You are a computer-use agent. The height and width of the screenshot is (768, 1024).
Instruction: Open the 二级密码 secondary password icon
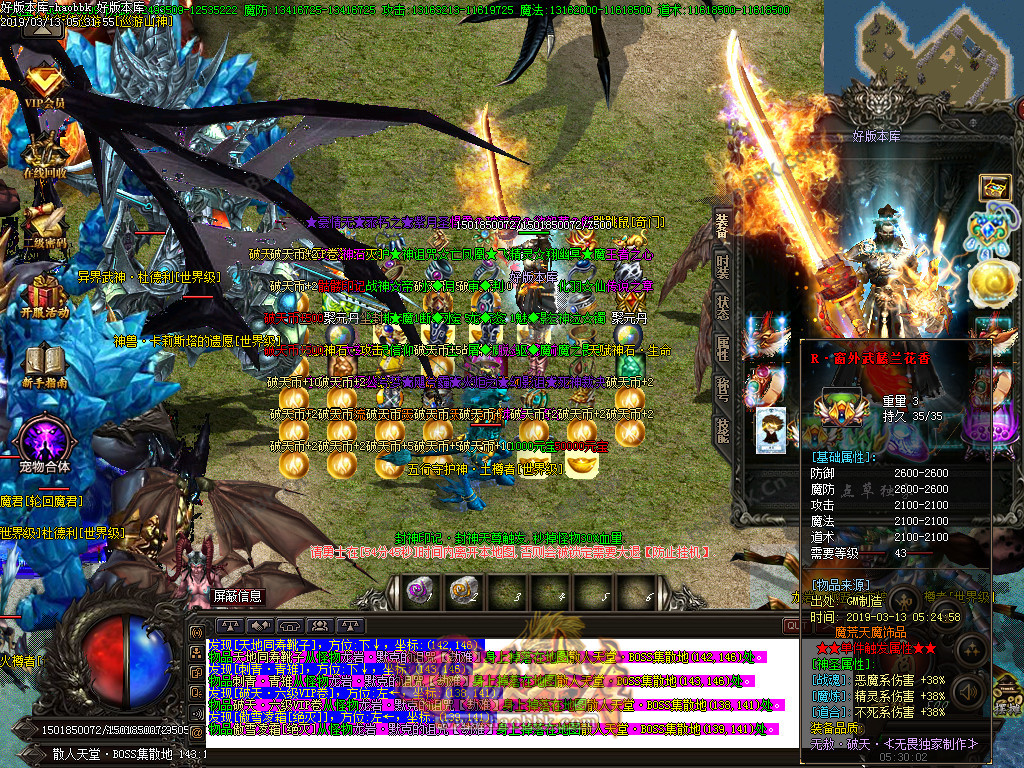pos(44,224)
